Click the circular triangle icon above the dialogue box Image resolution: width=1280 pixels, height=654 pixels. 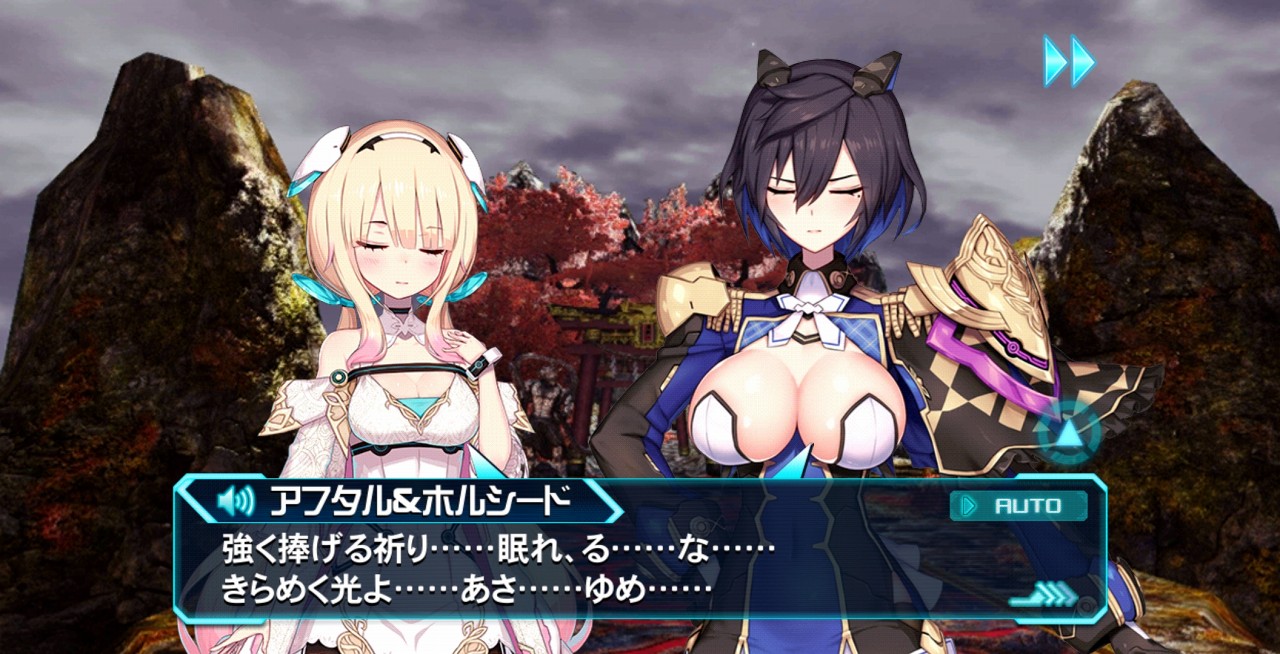pos(1068,434)
